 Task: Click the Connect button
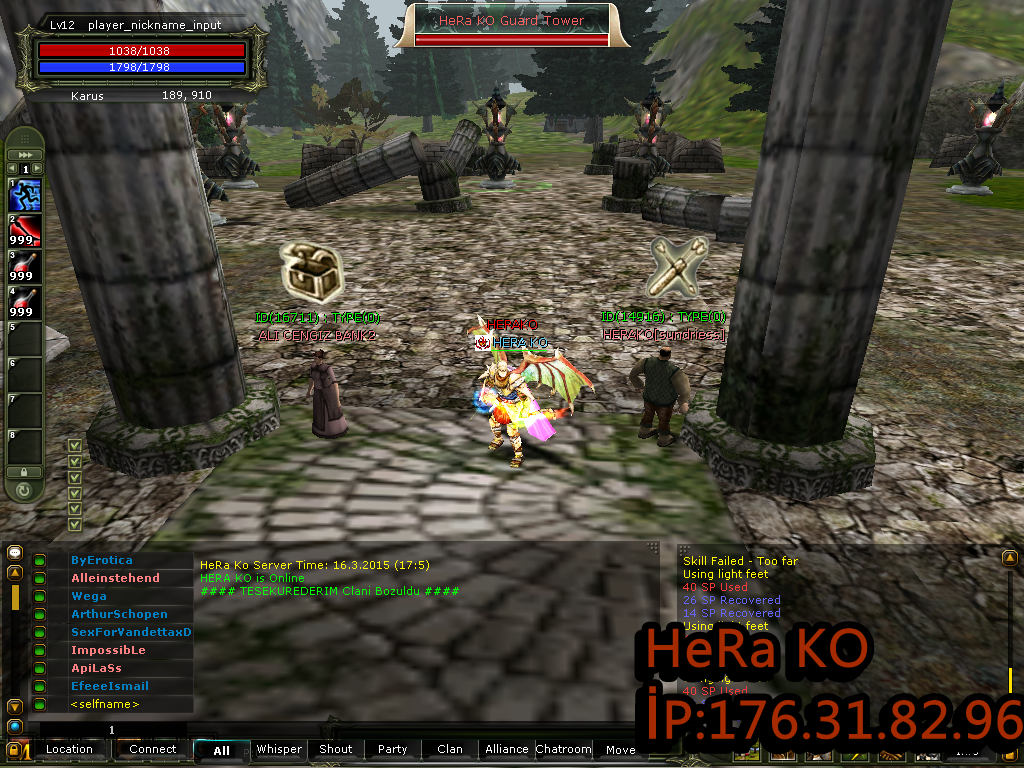point(152,749)
